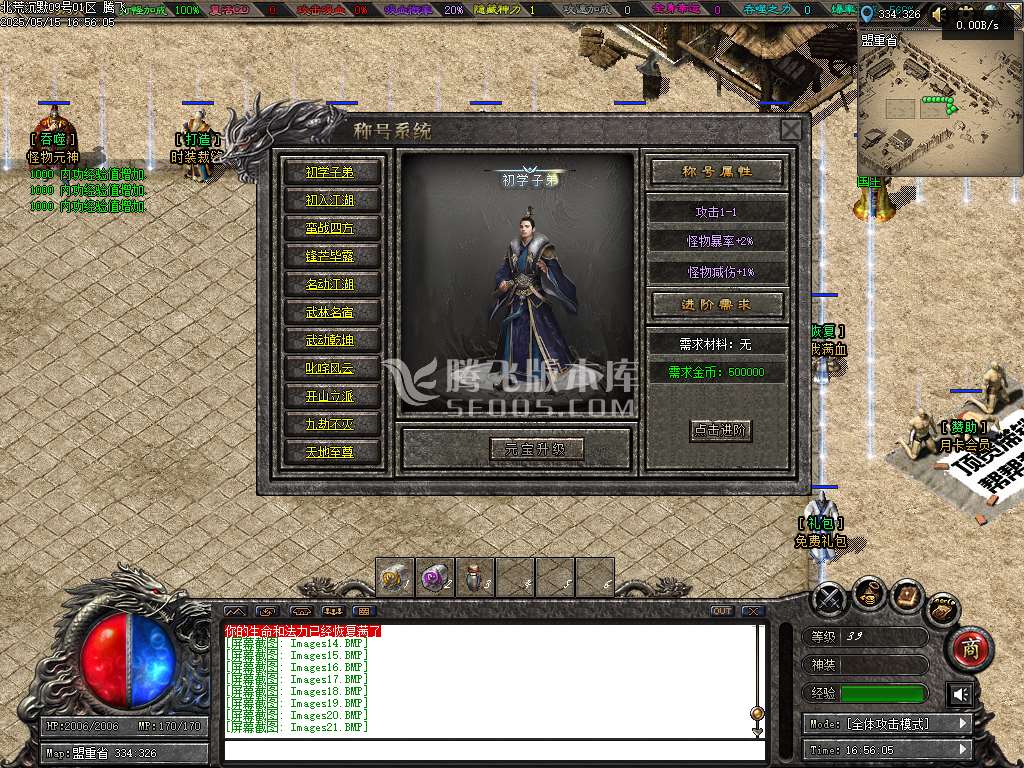Choose the 天地至尊 title

point(329,452)
